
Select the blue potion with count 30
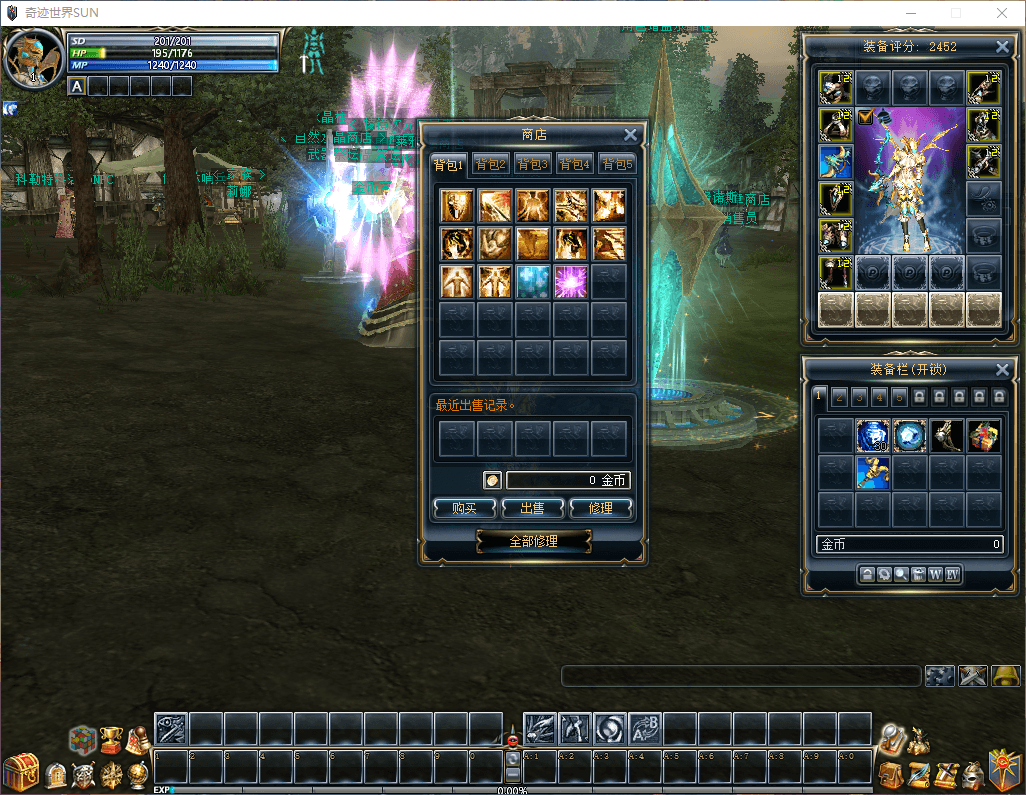coord(872,436)
